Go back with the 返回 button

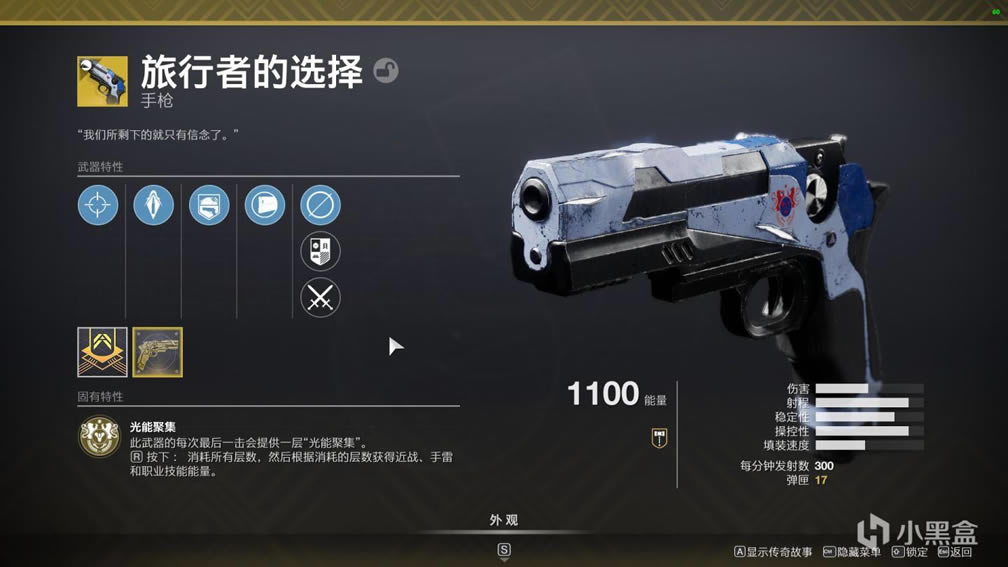(955, 552)
